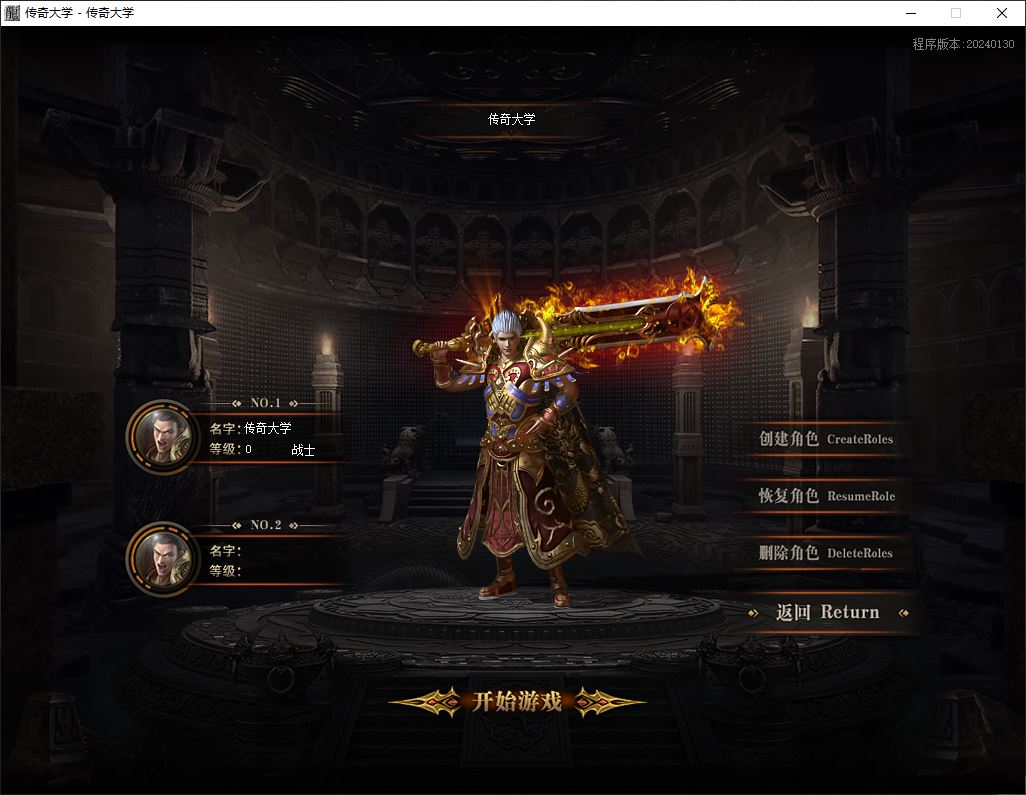The width and height of the screenshot is (1026, 795).
Task: Select NO.1 character slot 传奇大学
Action: 240,438
